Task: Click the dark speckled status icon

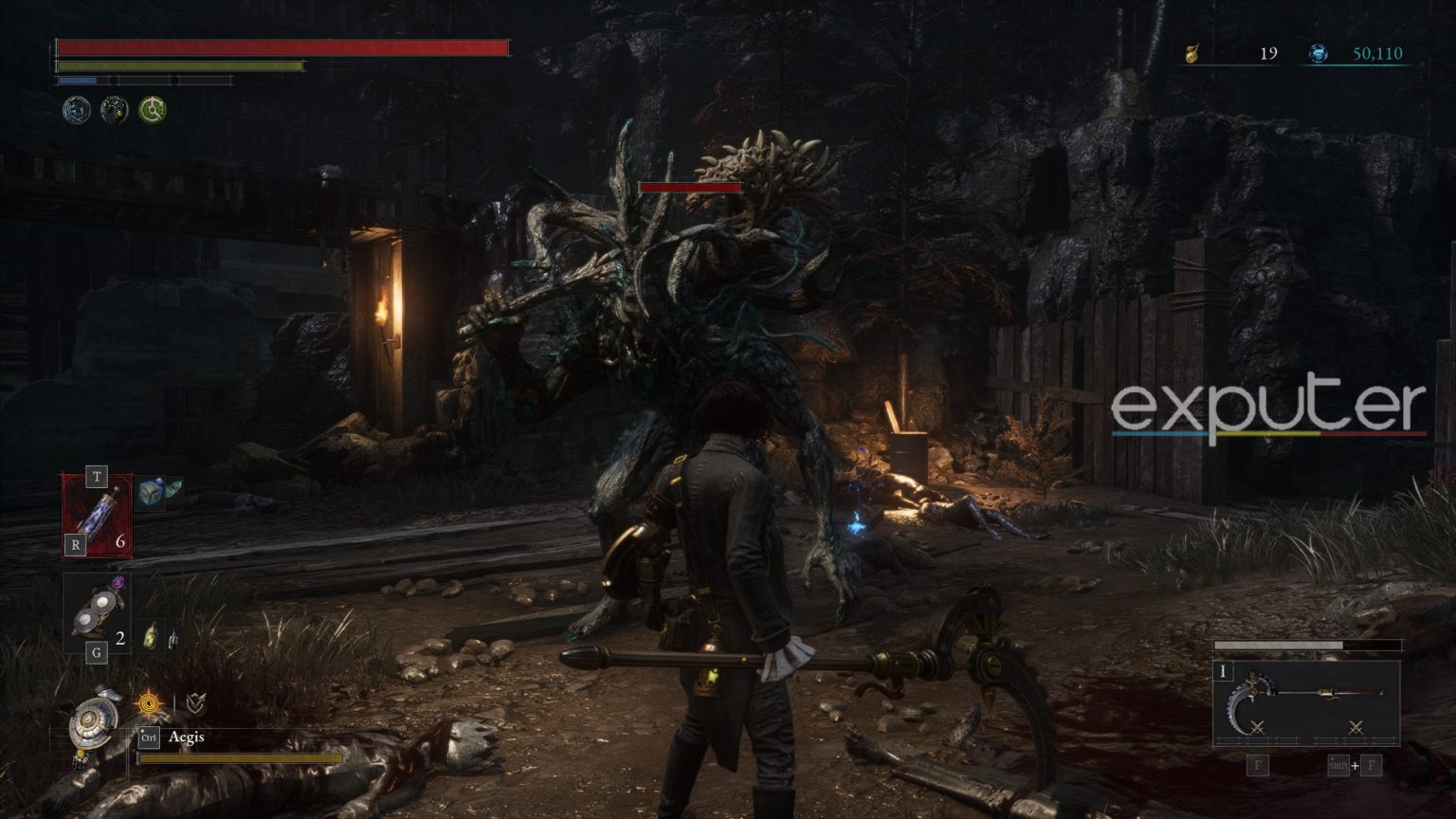Action: [115, 110]
